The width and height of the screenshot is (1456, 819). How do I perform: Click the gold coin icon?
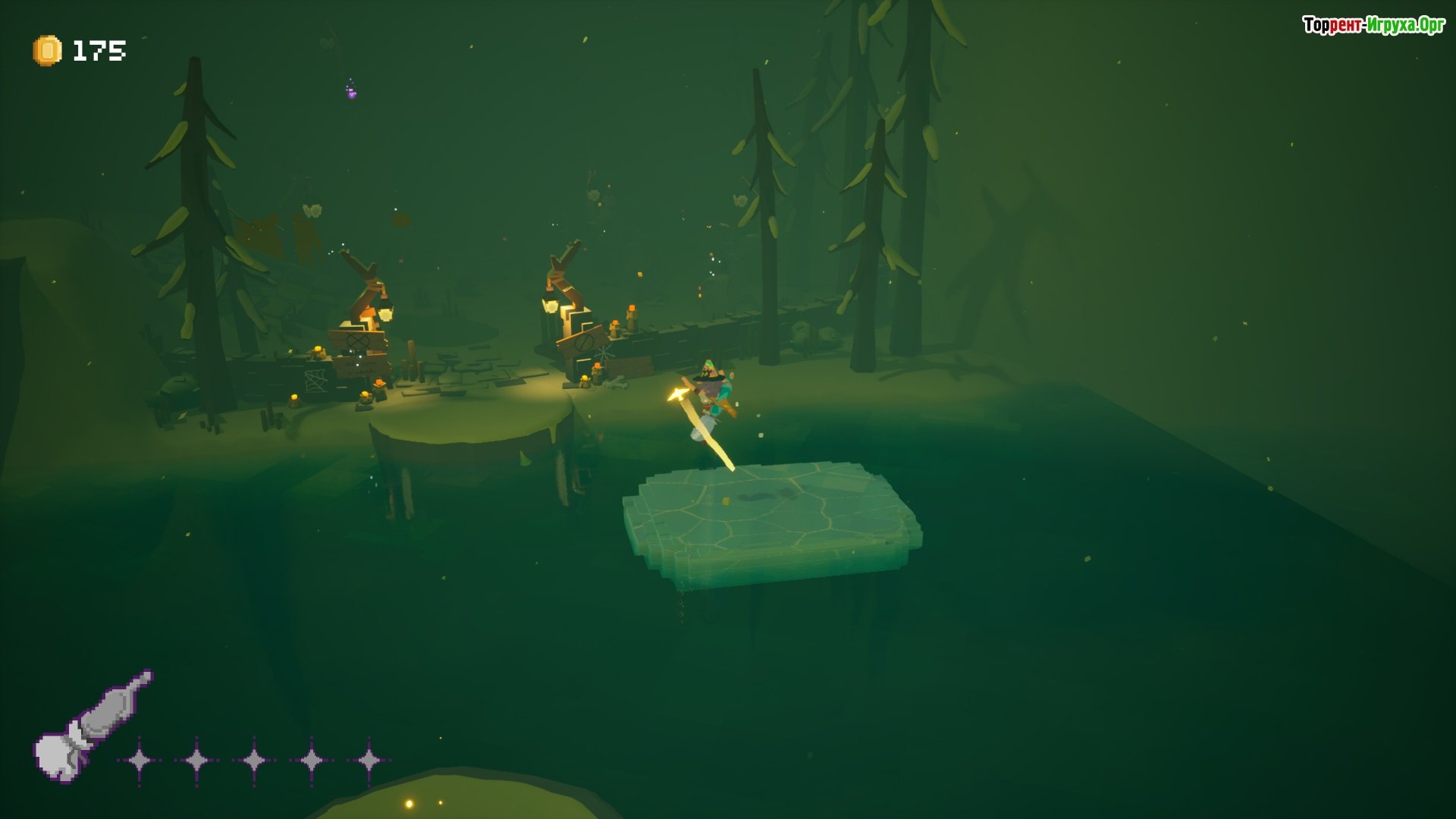pyautogui.click(x=47, y=51)
